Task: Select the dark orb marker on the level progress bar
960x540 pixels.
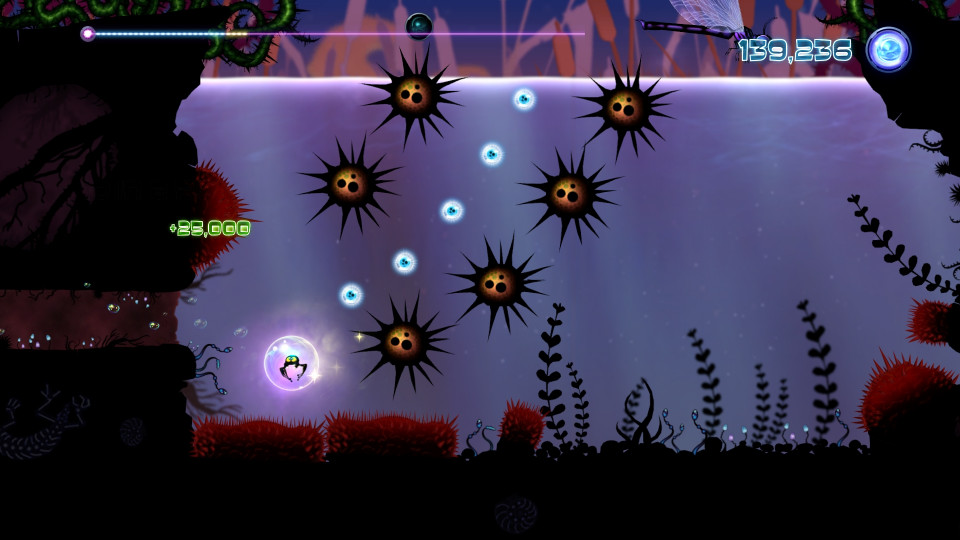Action: click(419, 26)
